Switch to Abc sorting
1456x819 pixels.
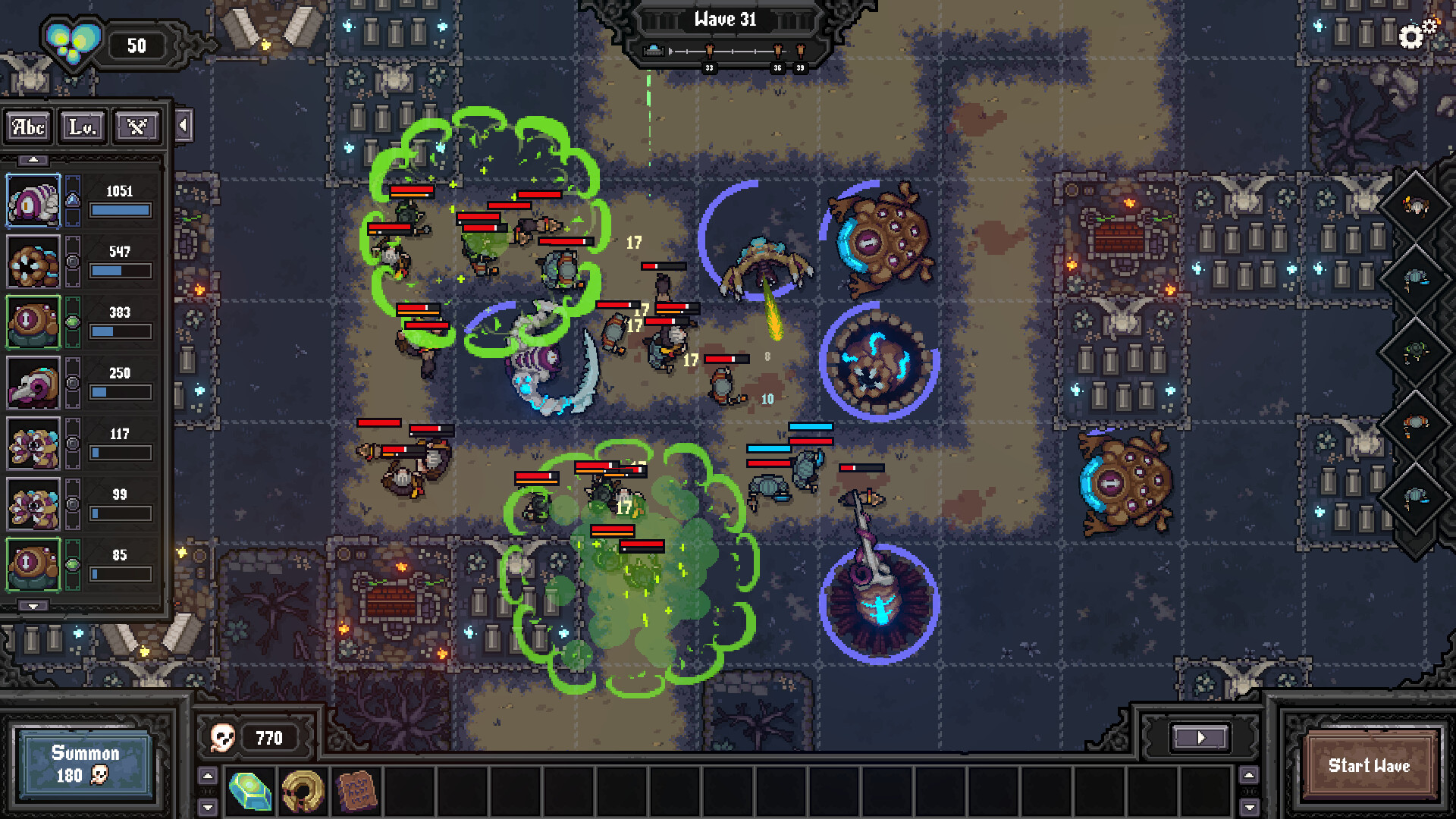coord(27,127)
